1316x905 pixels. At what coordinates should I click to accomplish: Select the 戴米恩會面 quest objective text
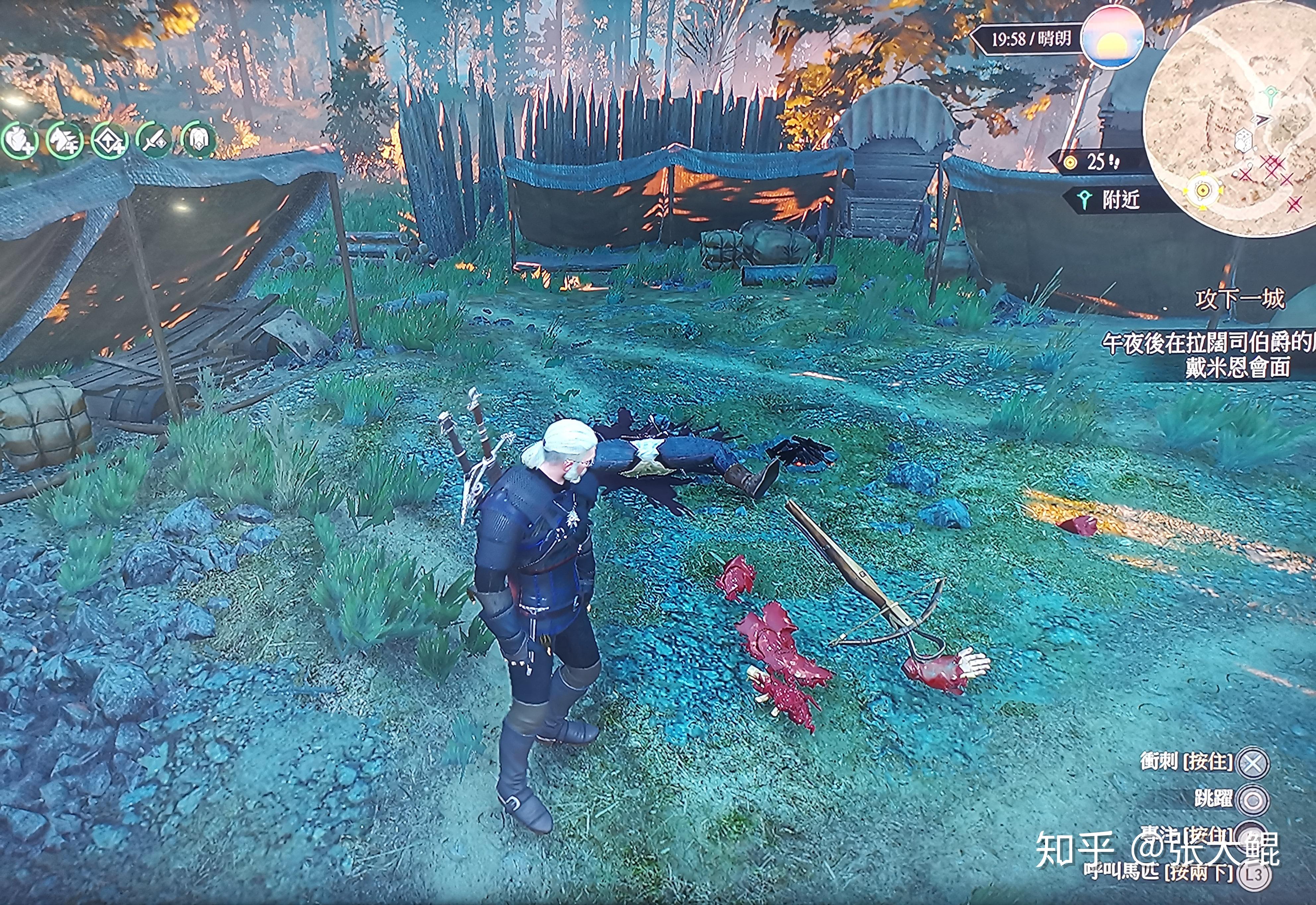click(1238, 368)
